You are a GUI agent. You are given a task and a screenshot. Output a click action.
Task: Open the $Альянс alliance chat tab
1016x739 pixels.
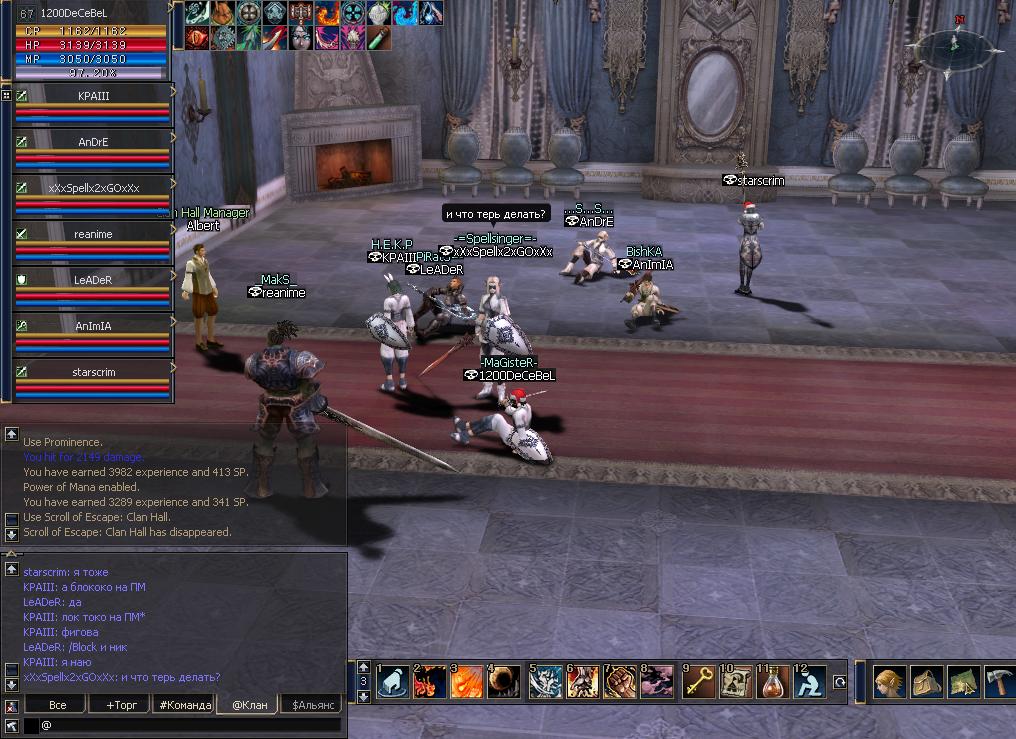click(313, 705)
